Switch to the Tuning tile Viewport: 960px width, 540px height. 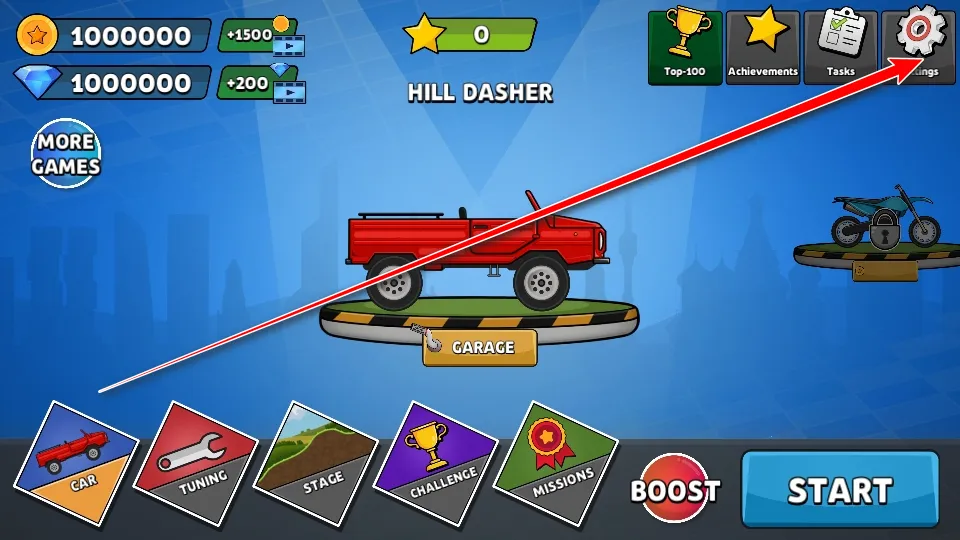[x=196, y=463]
